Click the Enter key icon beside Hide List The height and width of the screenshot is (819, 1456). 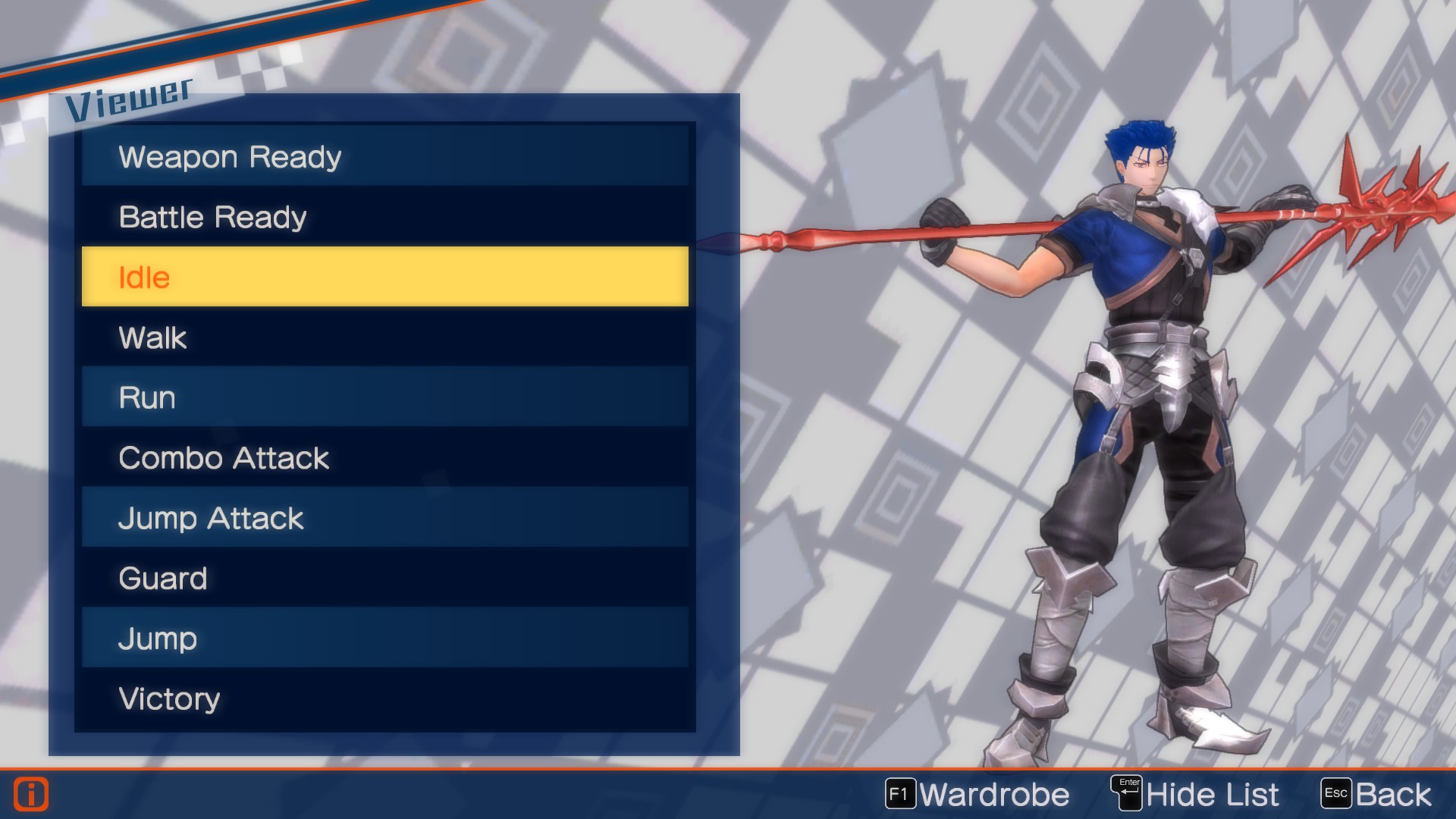point(1127,792)
